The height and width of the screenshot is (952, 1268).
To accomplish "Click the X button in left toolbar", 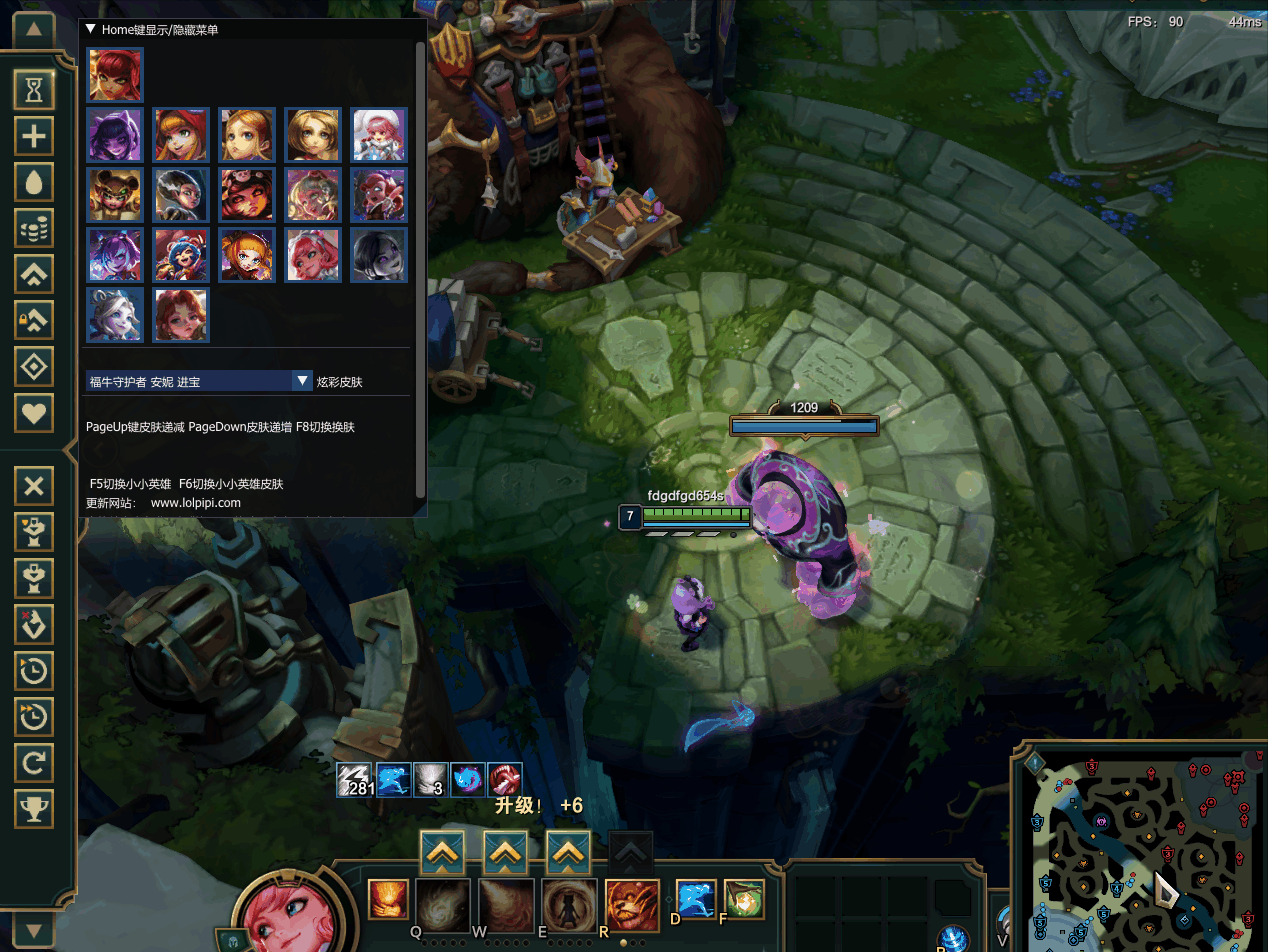I will pyautogui.click(x=34, y=487).
